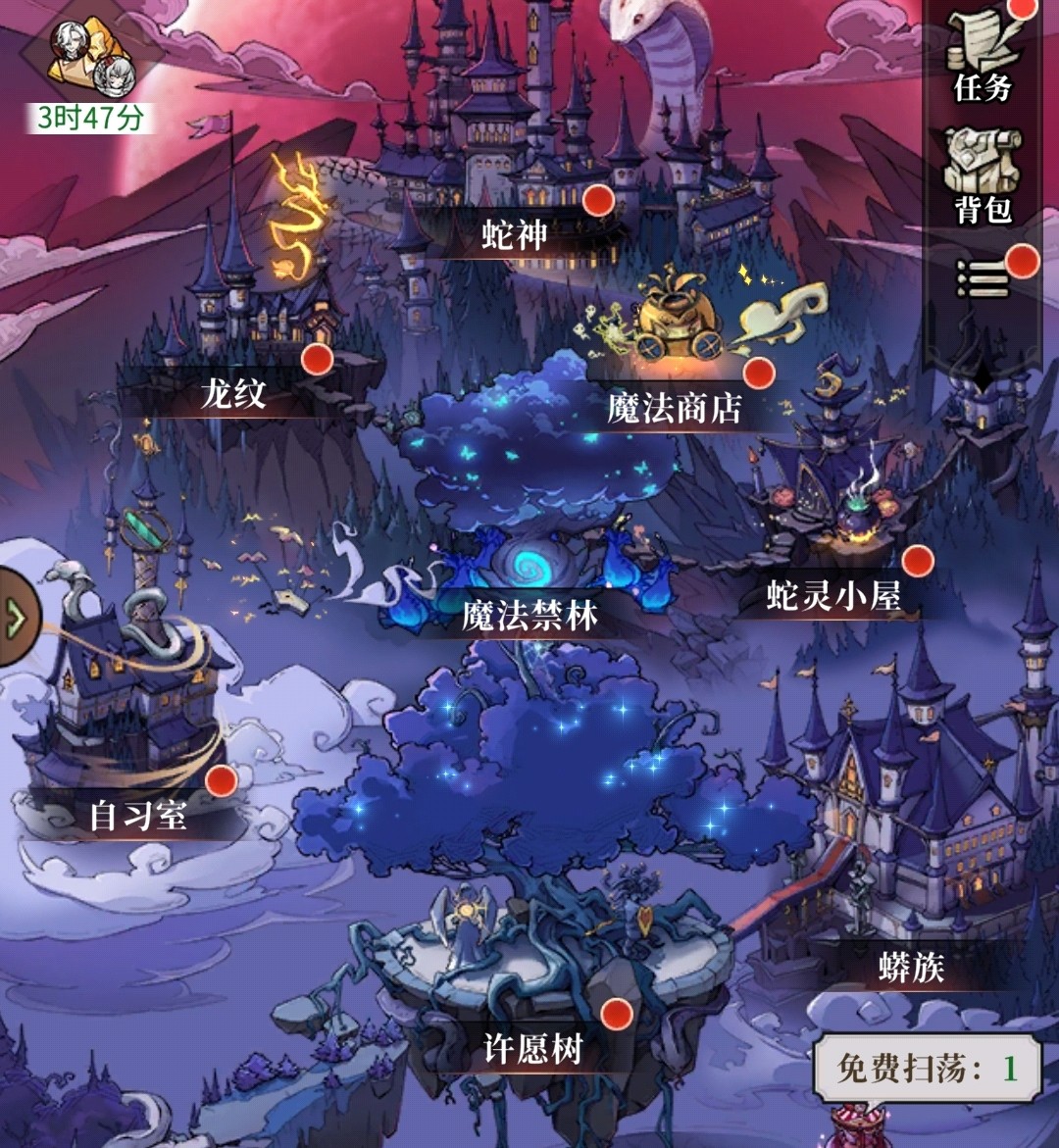1059x1148 pixels.
Task: Go to the 自习室 study room
Action: tap(137, 815)
